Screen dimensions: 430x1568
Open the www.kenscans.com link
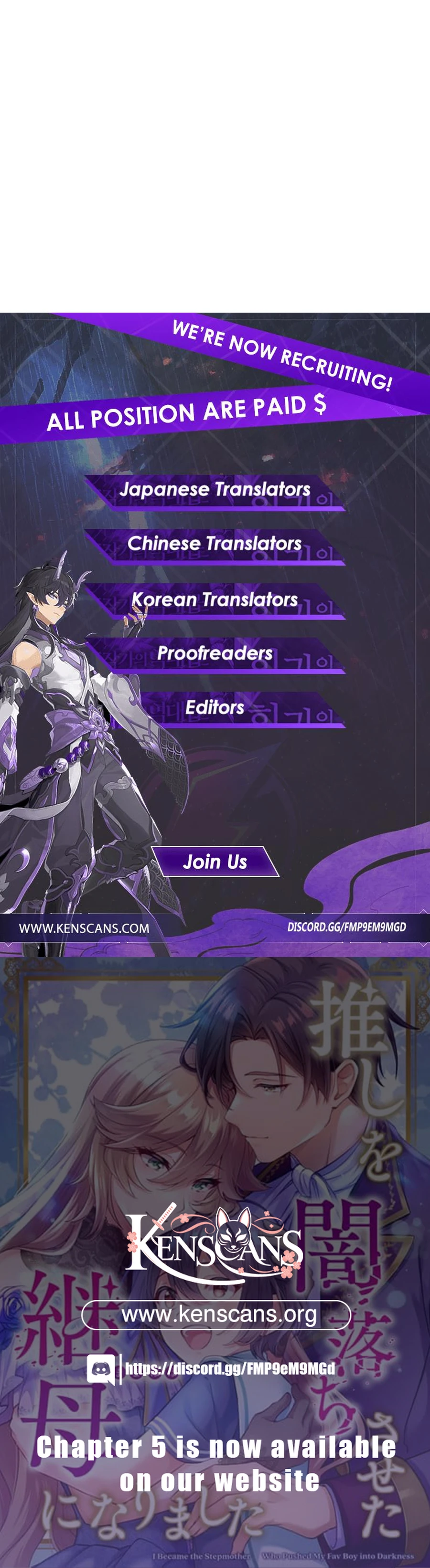coord(84,928)
